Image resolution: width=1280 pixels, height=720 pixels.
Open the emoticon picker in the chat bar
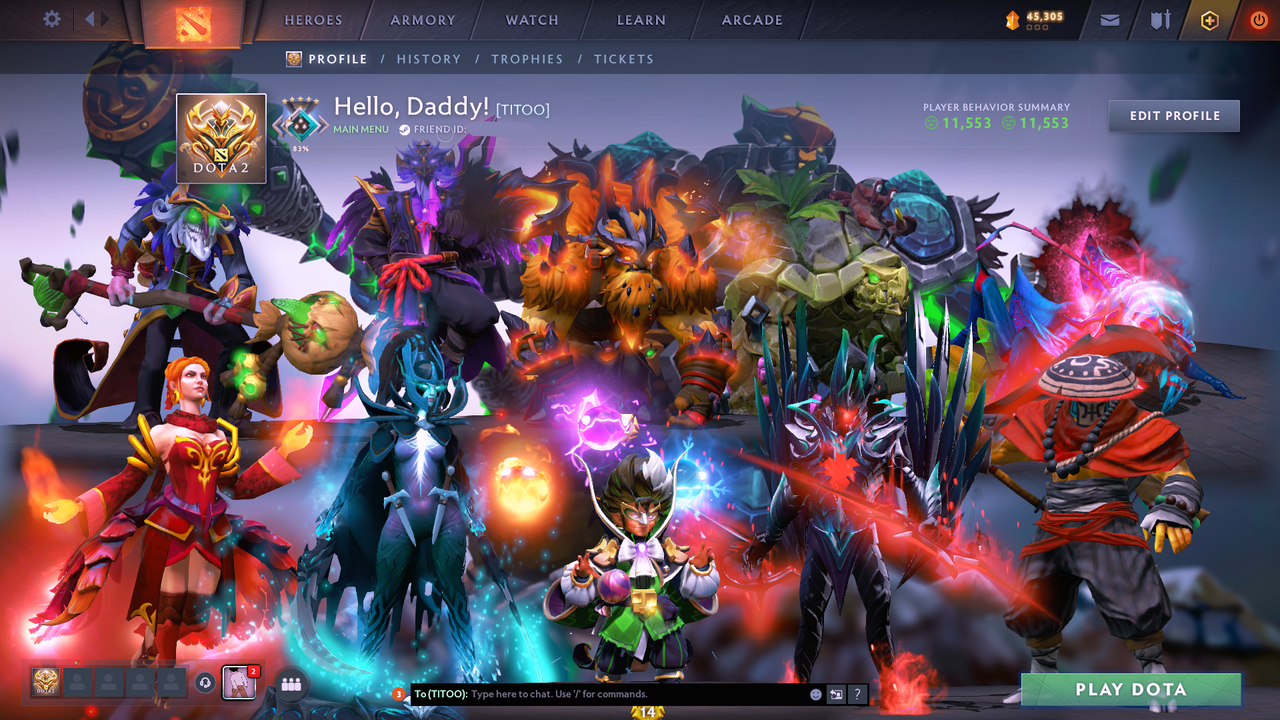[x=814, y=693]
